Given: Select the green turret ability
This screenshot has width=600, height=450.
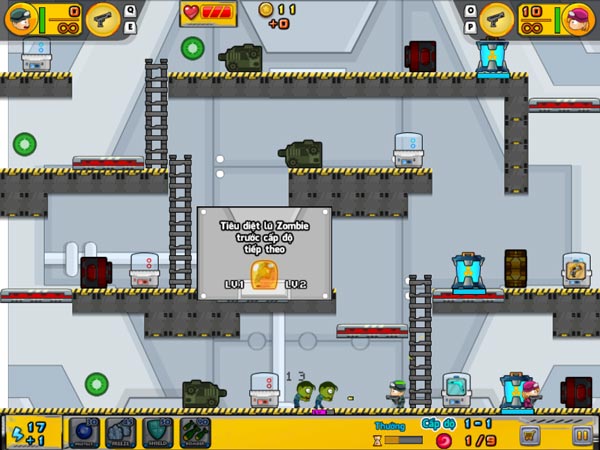Looking at the screenshot, I should 194,433.
